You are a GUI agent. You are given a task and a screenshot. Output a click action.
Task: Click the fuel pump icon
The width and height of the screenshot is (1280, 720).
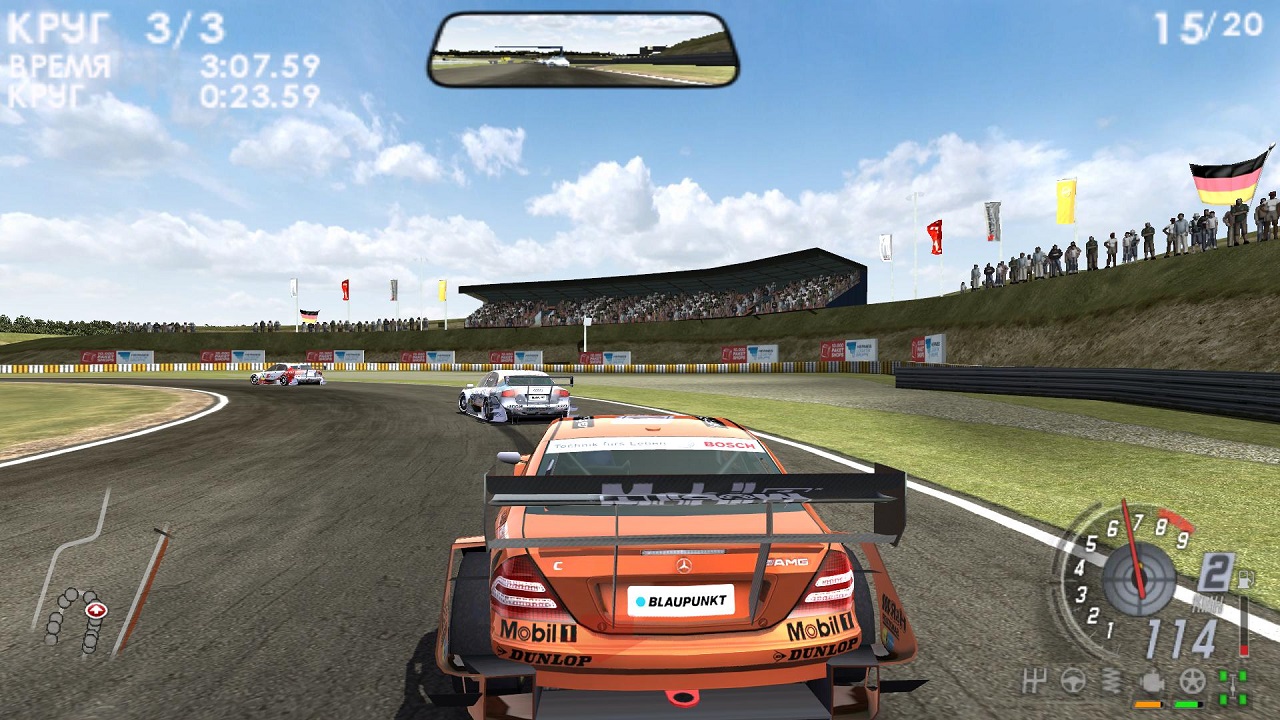click(1246, 578)
